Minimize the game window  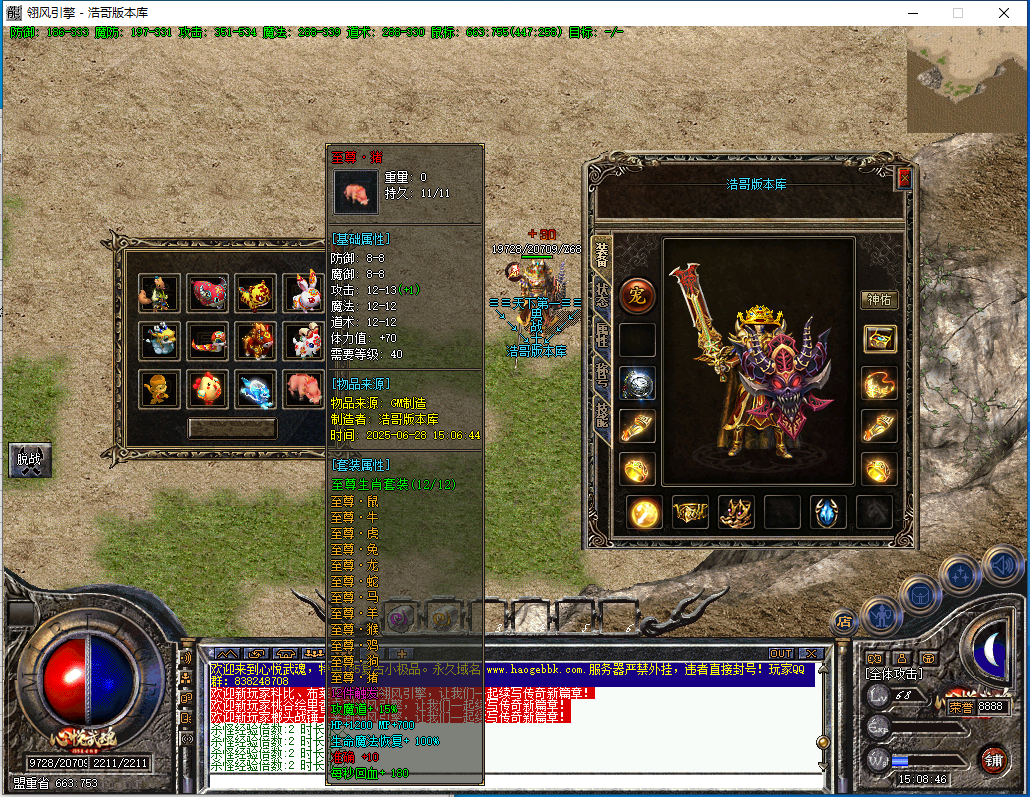pyautogui.click(x=912, y=13)
